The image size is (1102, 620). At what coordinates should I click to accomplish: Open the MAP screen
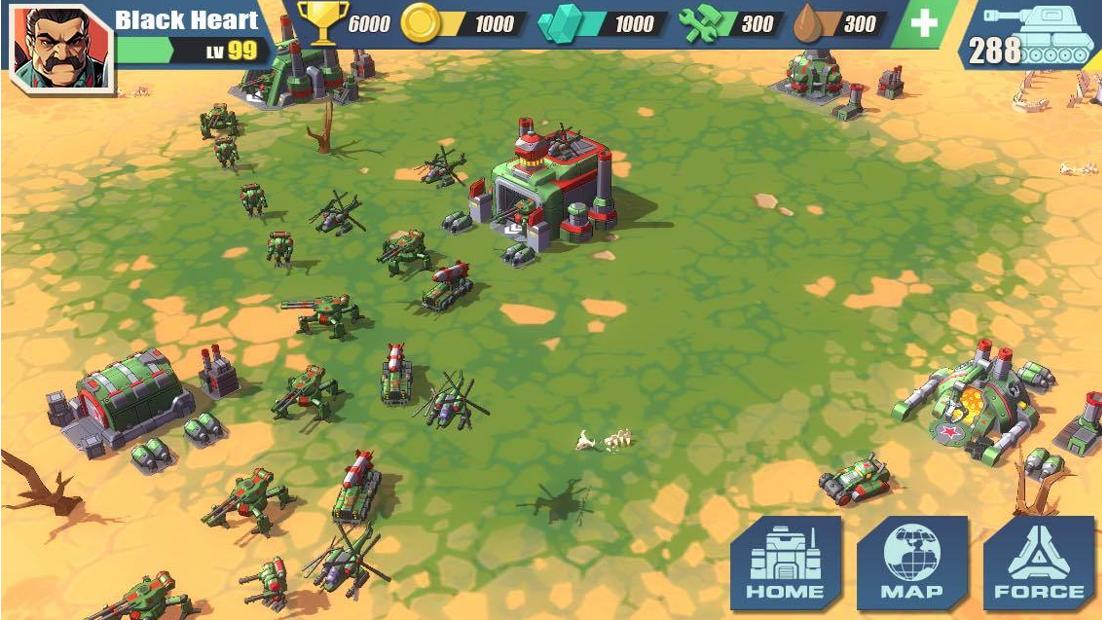point(912,563)
